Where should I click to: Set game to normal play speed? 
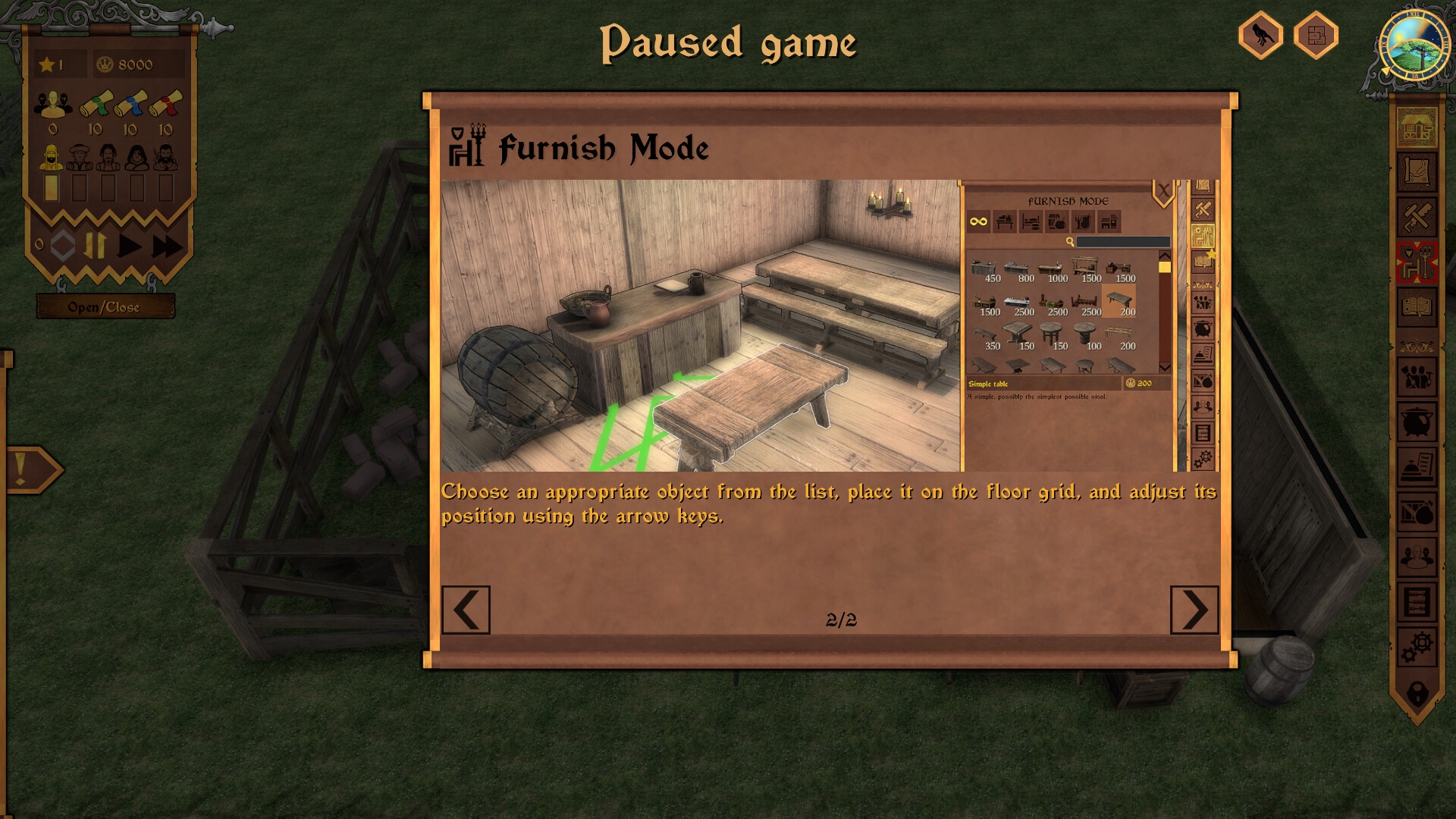tap(130, 246)
